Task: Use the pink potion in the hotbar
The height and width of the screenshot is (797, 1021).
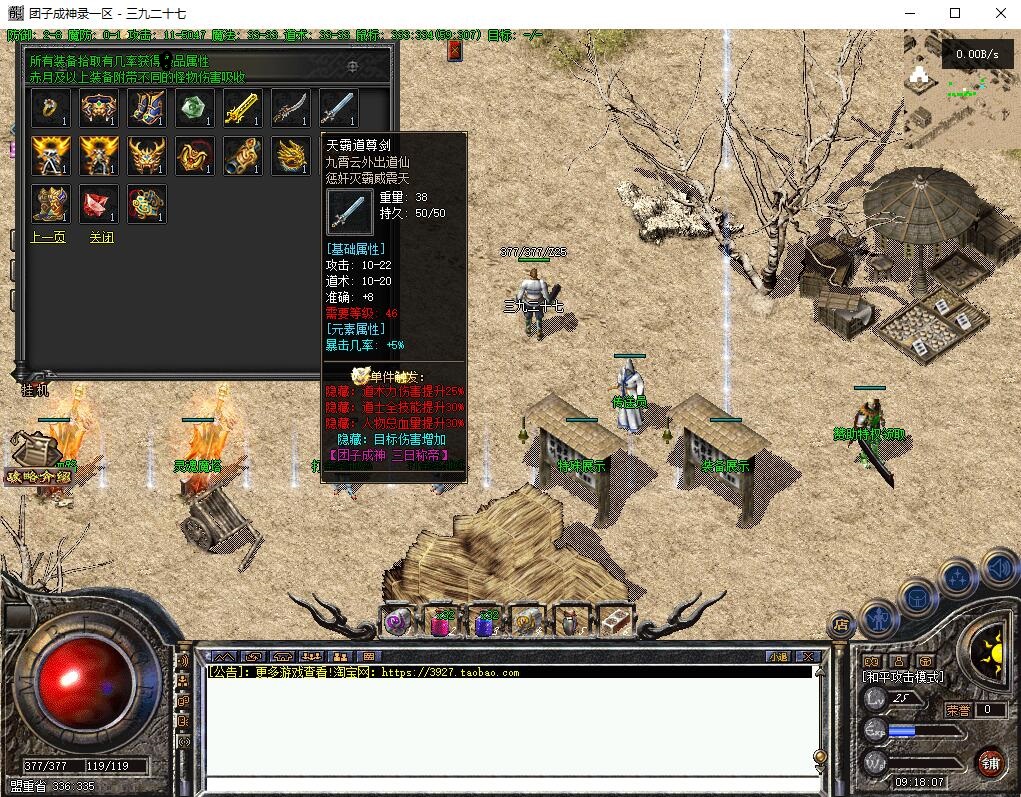Action: click(x=441, y=623)
